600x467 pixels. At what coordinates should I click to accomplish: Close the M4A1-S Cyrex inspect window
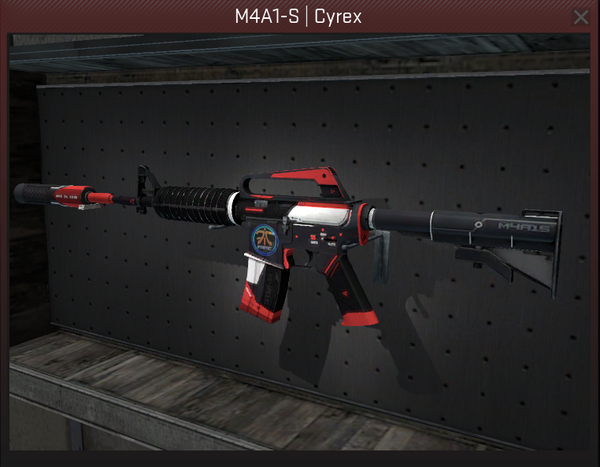(580, 17)
